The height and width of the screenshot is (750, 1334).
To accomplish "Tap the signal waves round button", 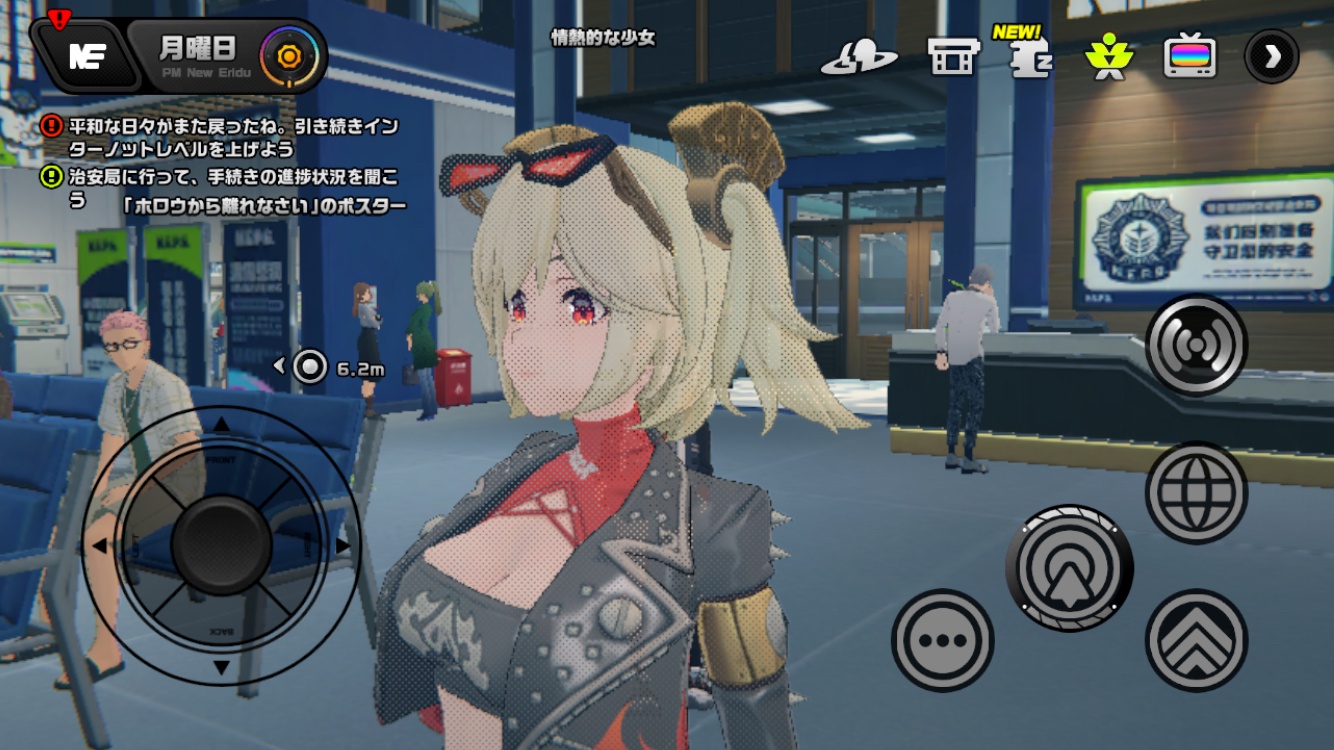I will click(x=1196, y=346).
